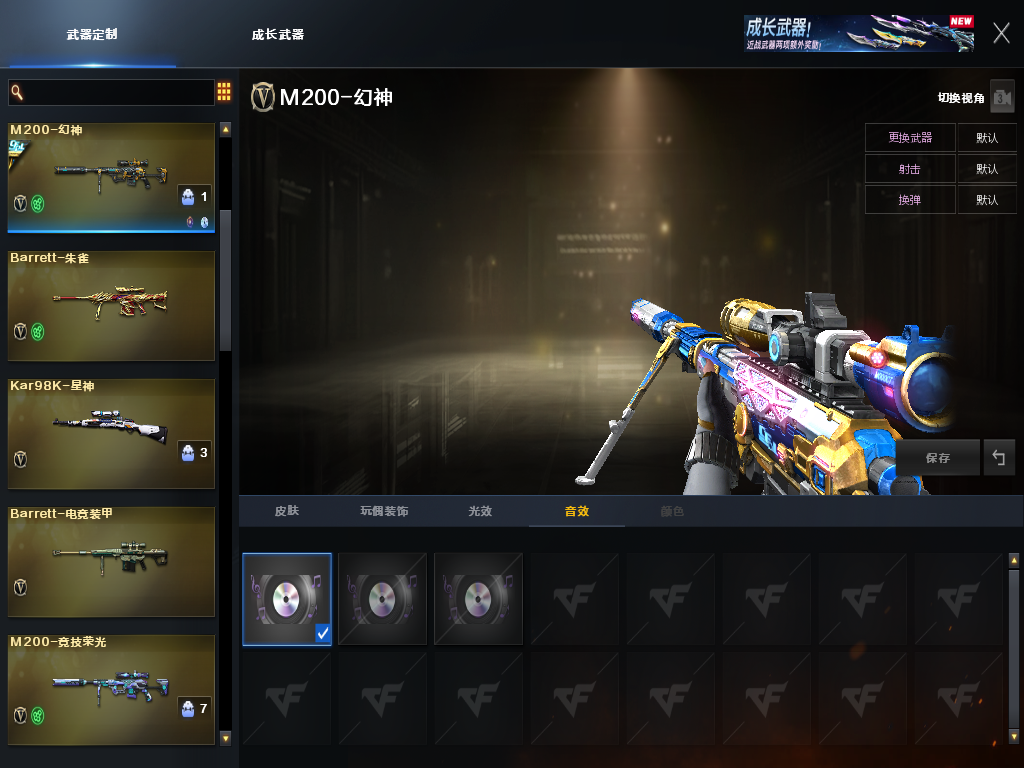Screen dimensions: 1024x768
Task: Open the 玩偶装饰 category tab
Action: tap(384, 511)
